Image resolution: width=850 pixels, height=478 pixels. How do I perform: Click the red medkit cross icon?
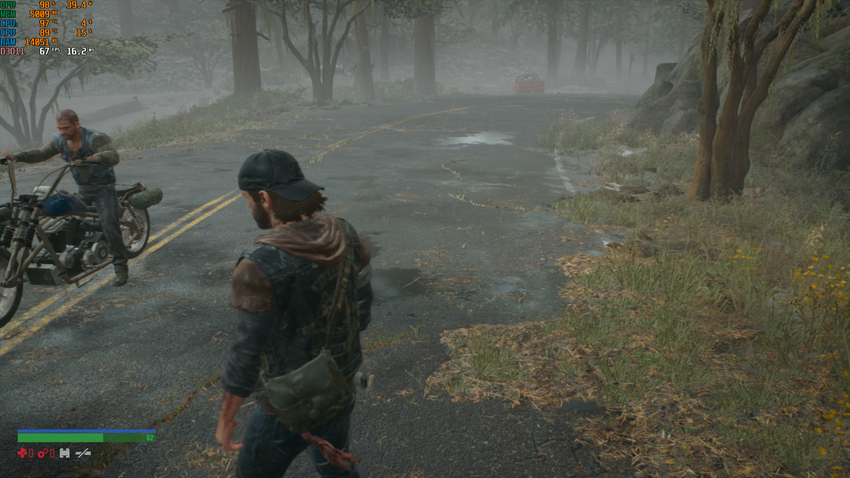point(22,453)
